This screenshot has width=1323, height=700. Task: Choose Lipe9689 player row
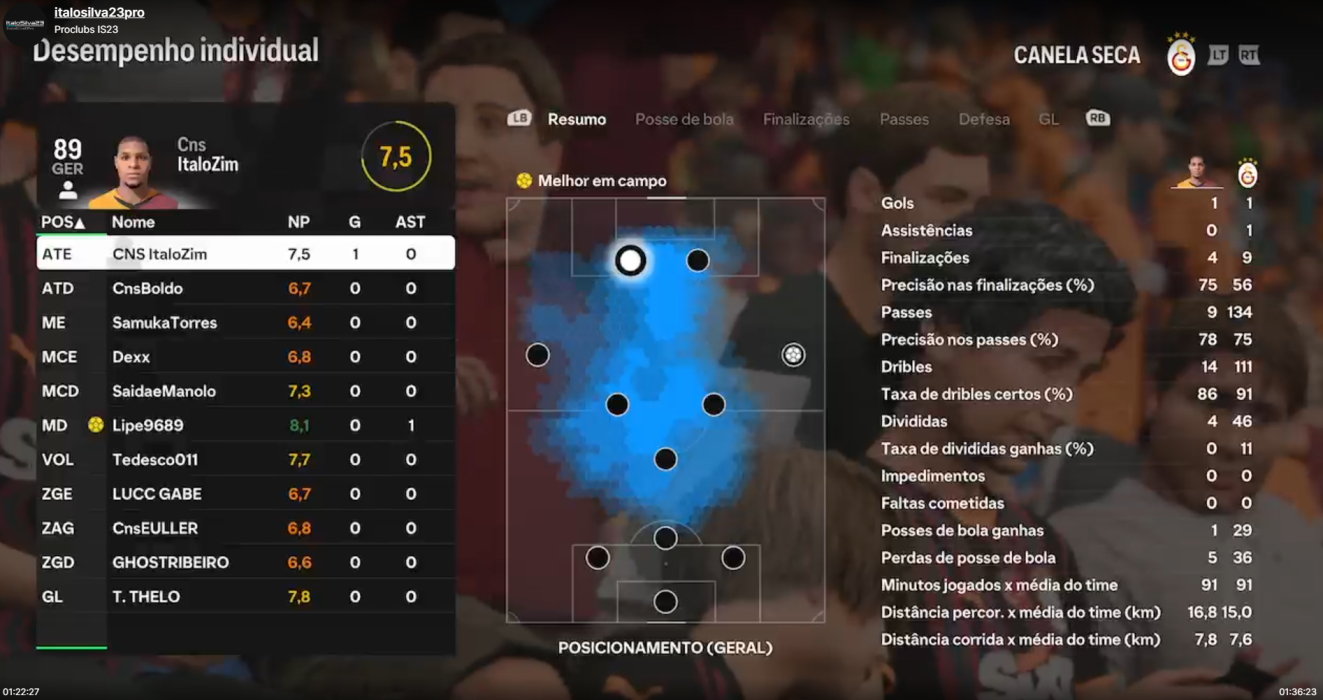click(245, 425)
